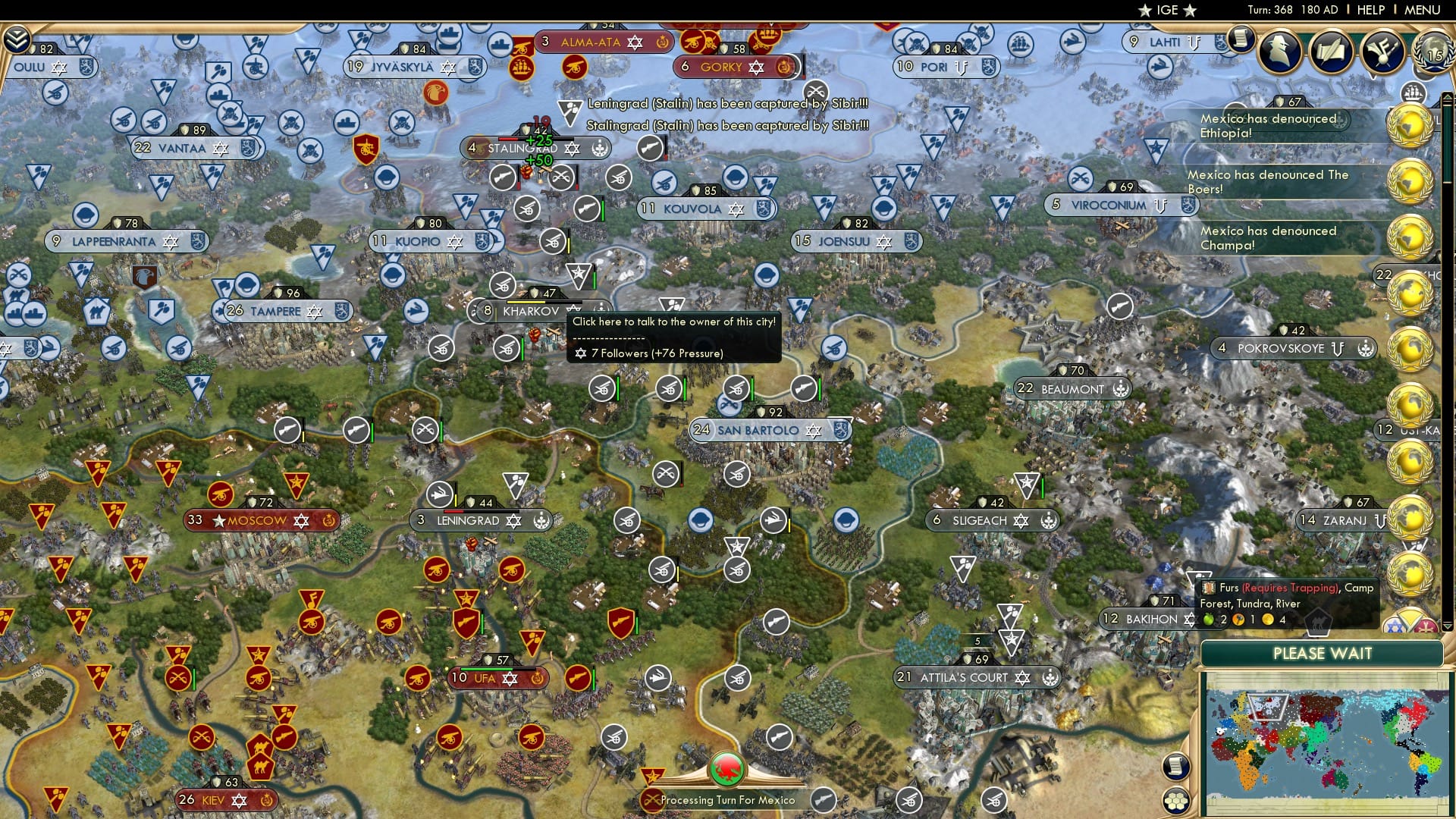Open MENU from the top bar
The width and height of the screenshot is (1456, 819).
(x=1423, y=10)
